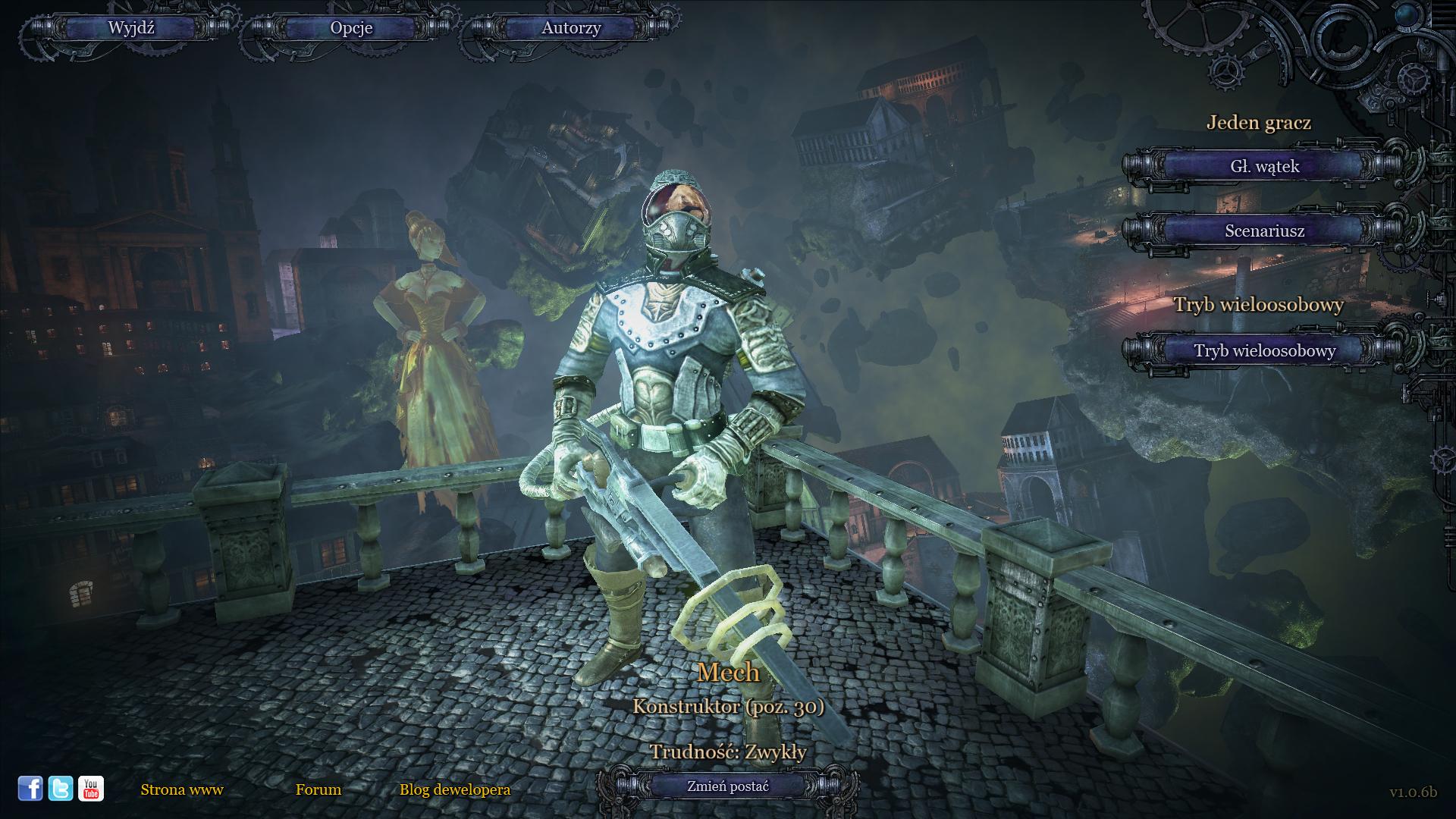The image size is (1456, 819).
Task: Choose Zmień postać to change character
Action: [728, 786]
